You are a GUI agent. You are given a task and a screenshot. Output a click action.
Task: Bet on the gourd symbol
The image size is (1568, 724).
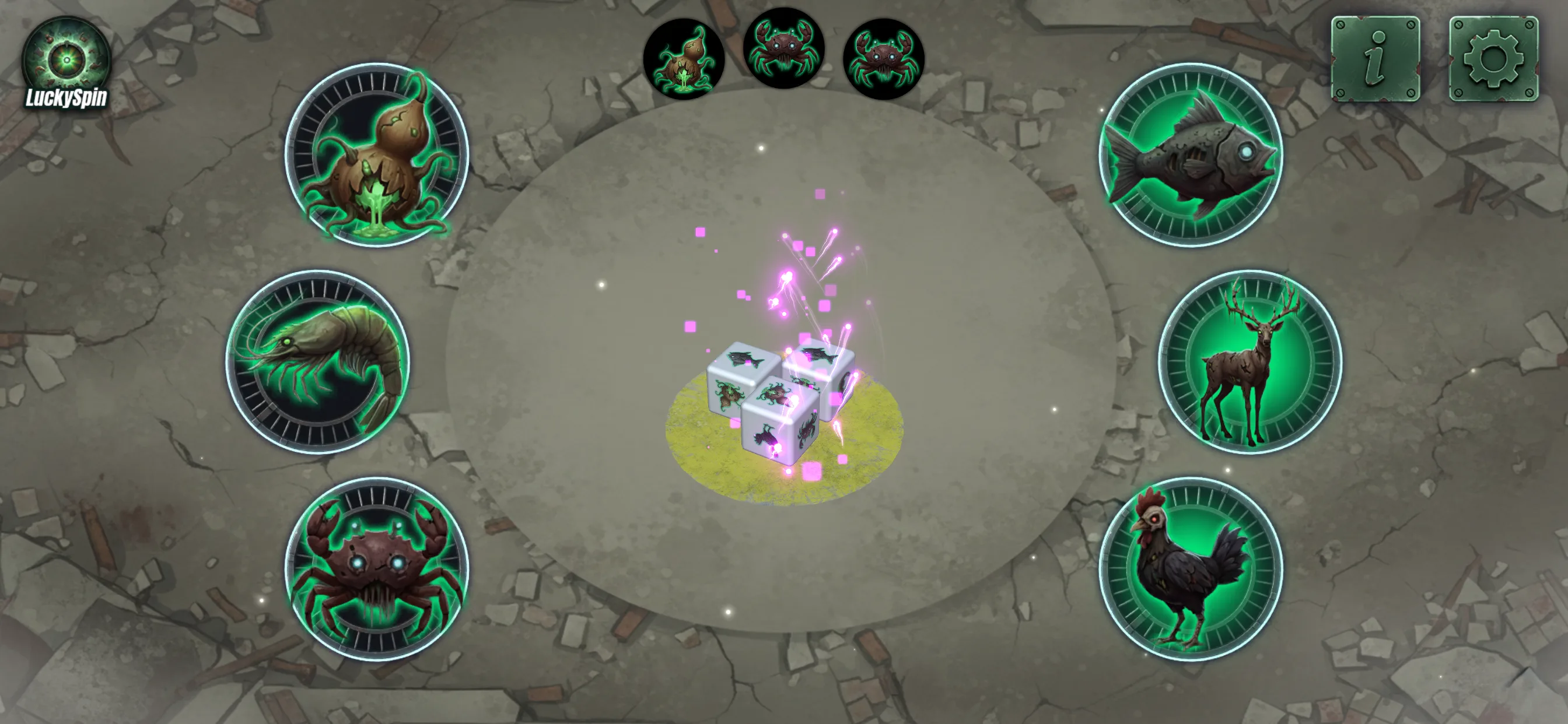point(377,154)
